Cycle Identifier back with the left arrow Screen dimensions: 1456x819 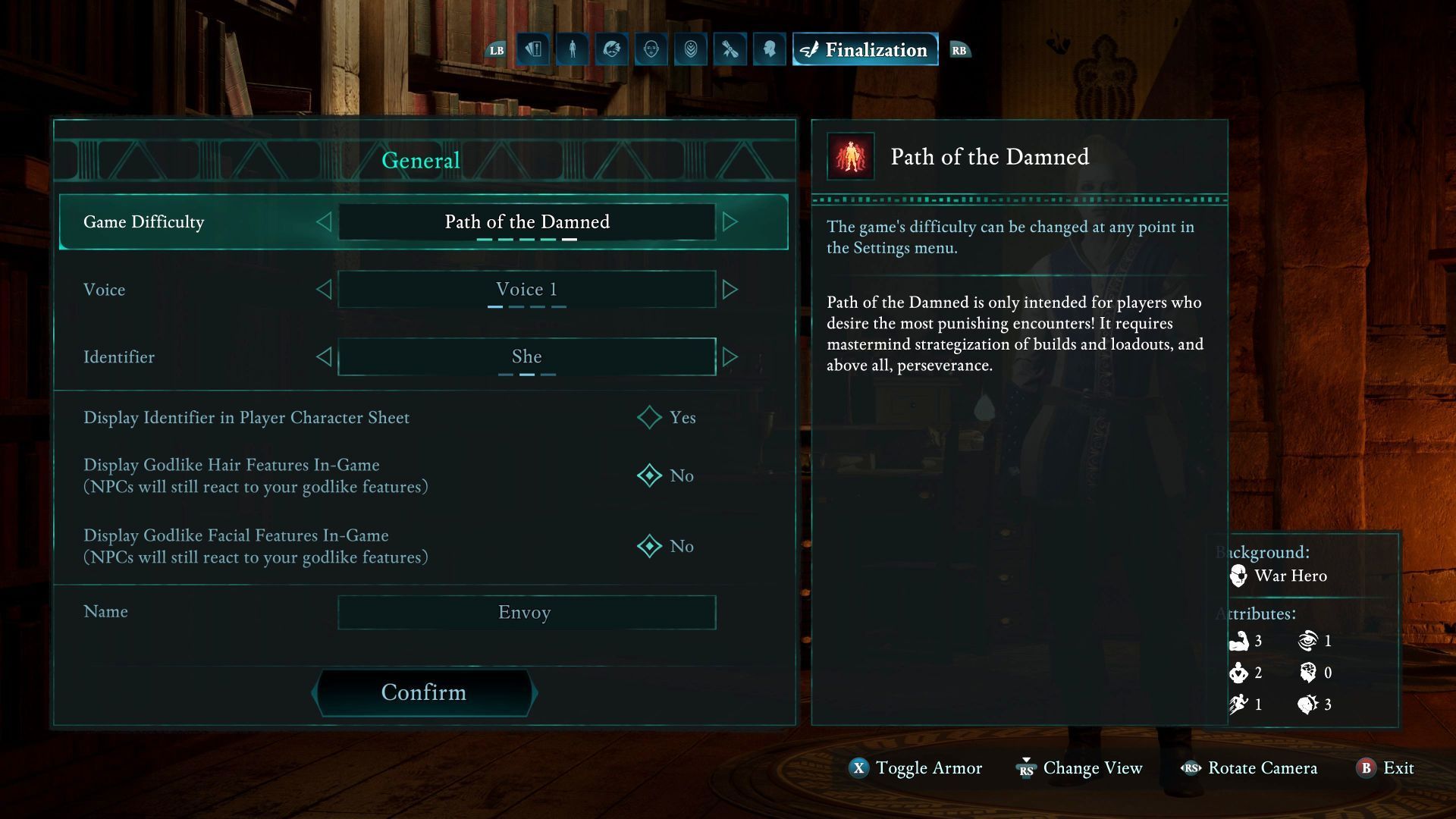(x=324, y=356)
